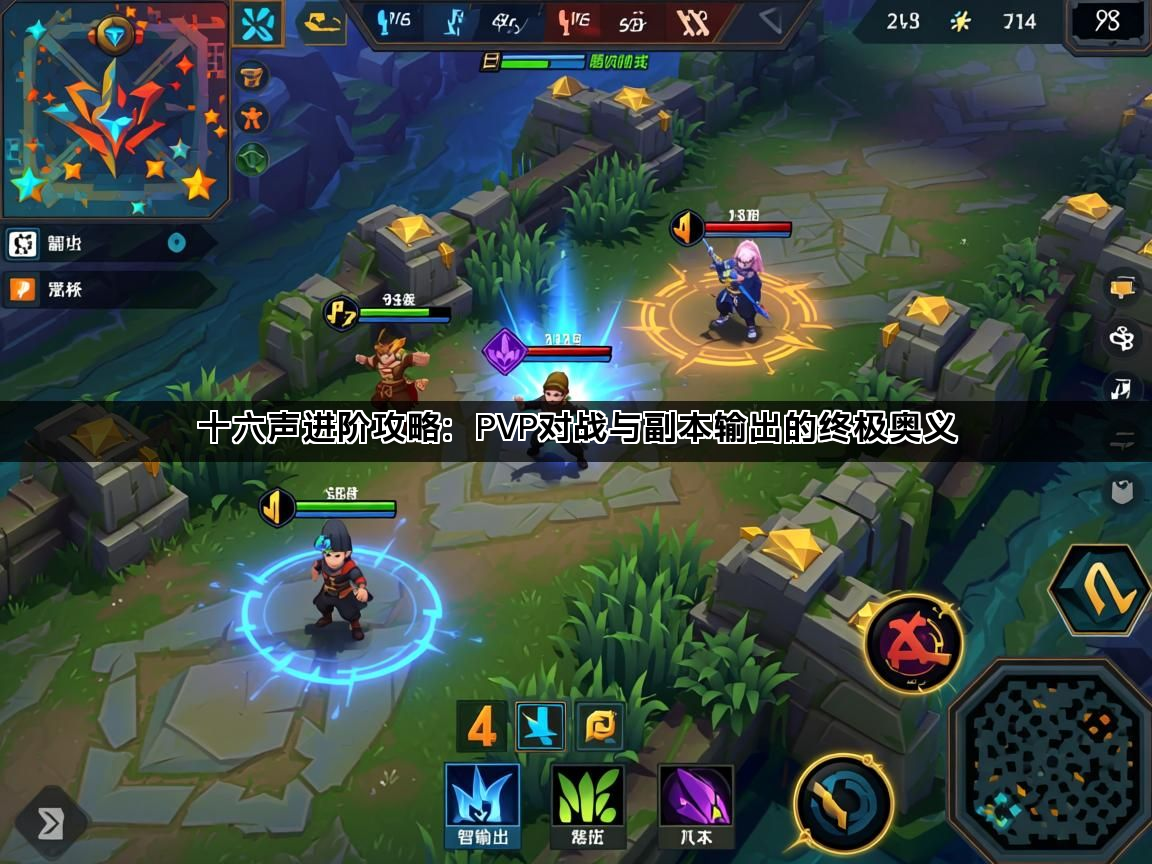Click the double-arrow expand button
The width and height of the screenshot is (1152, 864).
(x=50, y=823)
